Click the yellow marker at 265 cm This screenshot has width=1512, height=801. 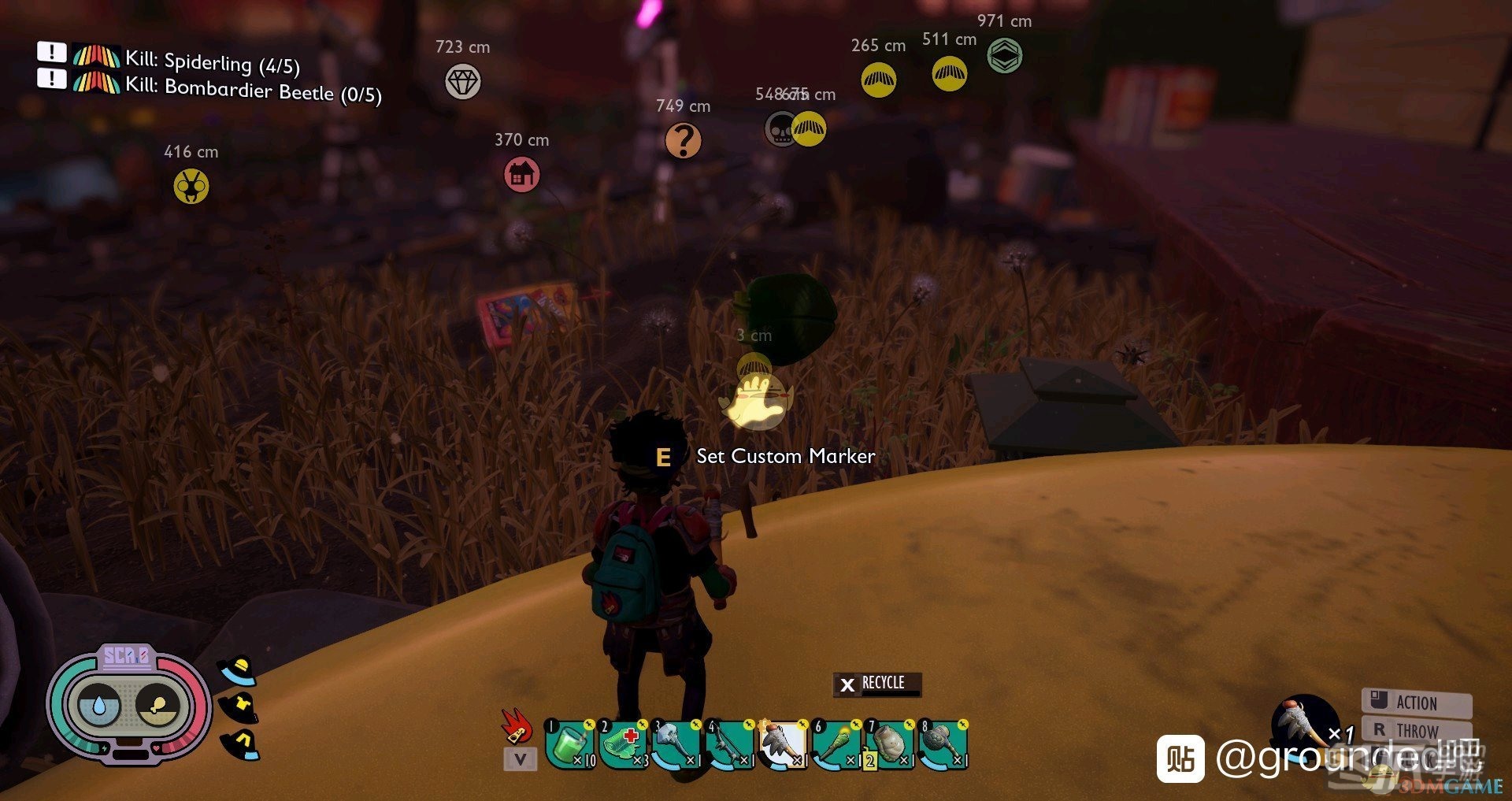878,80
